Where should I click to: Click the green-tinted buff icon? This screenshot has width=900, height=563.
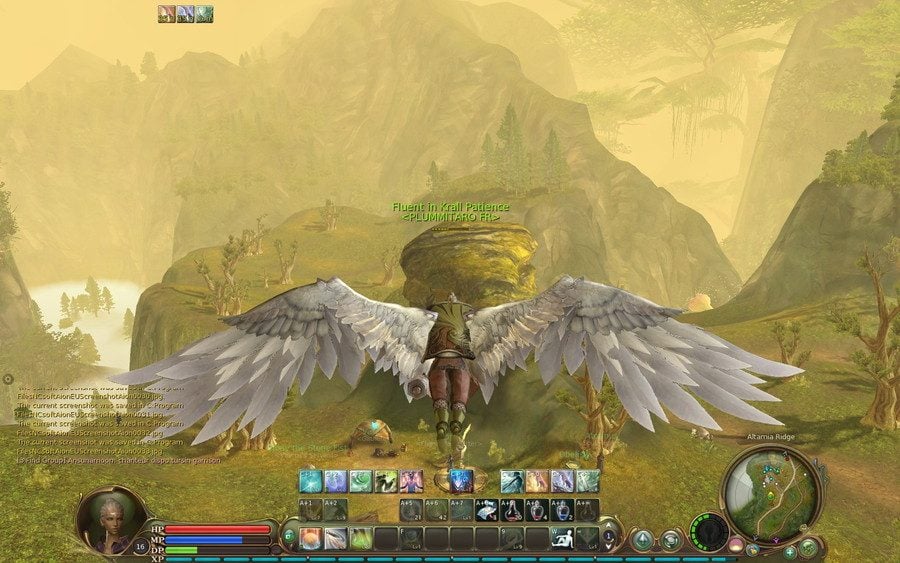(x=204, y=13)
